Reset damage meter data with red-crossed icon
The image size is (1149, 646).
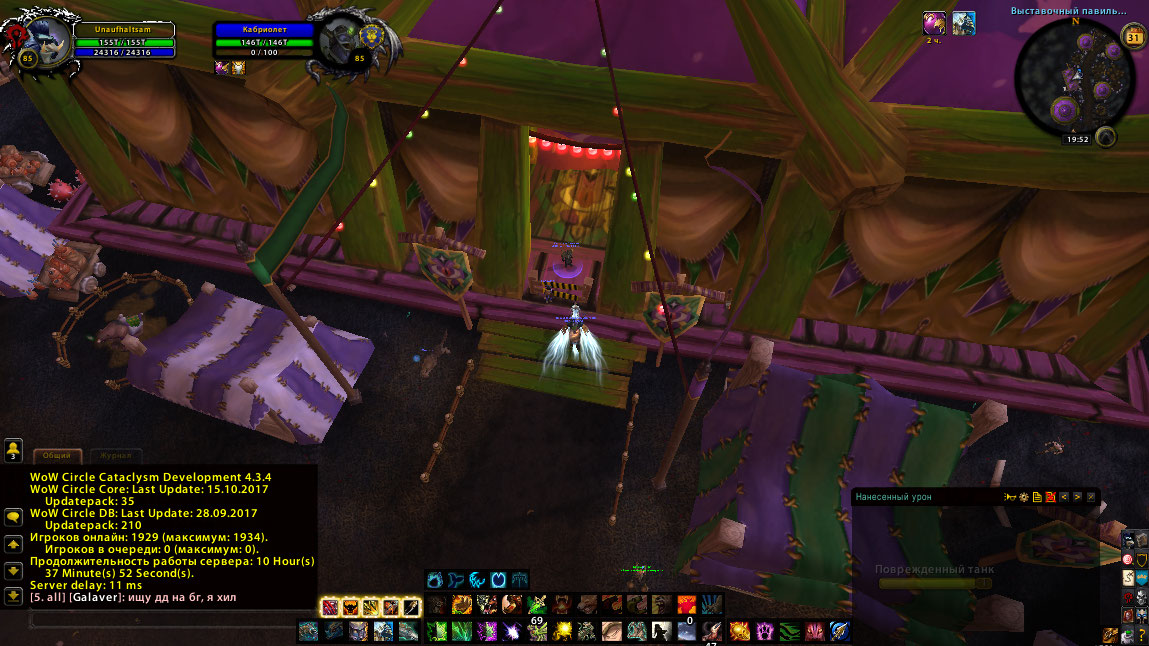(x=1050, y=496)
